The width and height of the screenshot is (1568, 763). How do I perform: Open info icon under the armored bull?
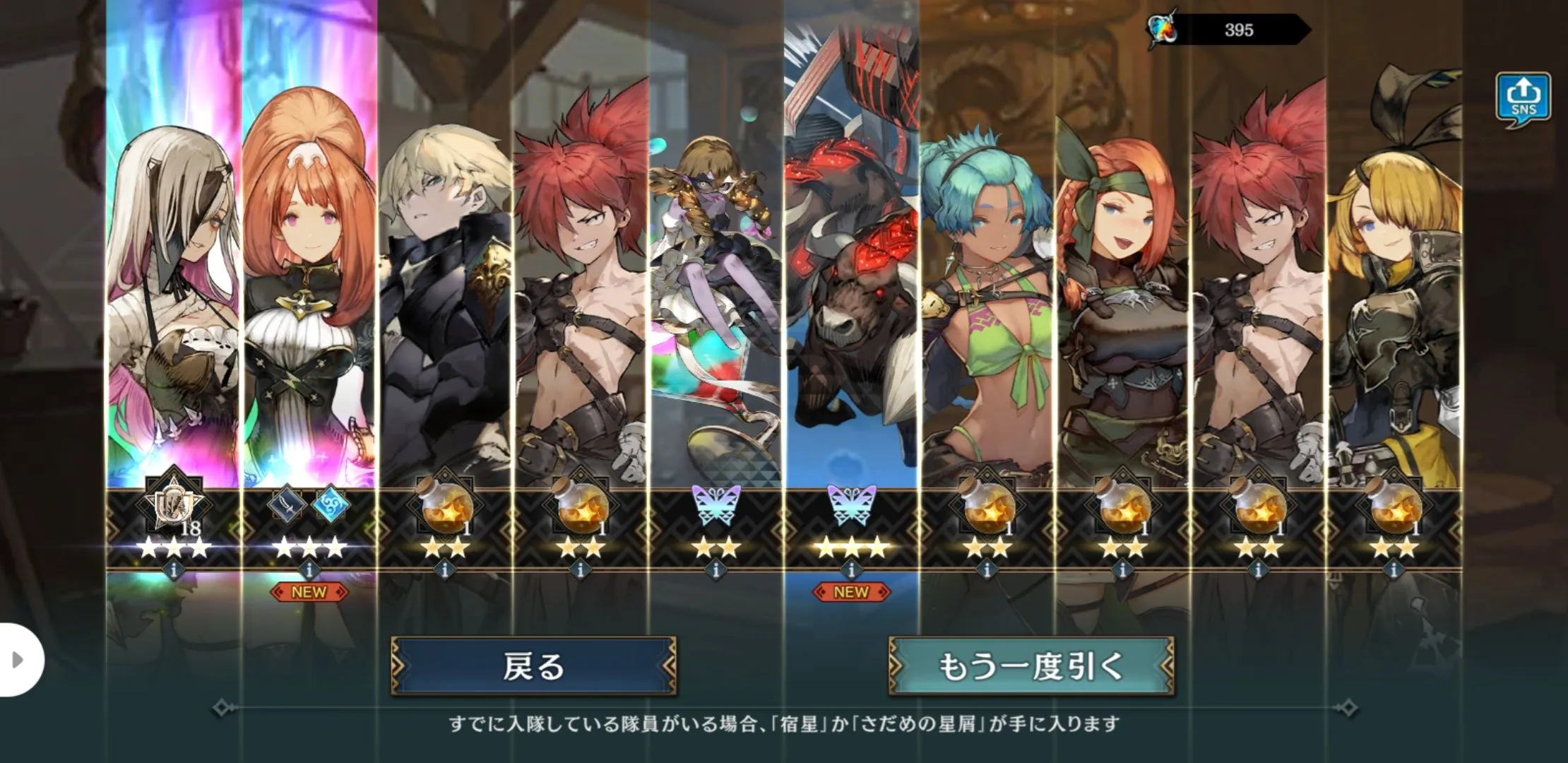coord(851,569)
